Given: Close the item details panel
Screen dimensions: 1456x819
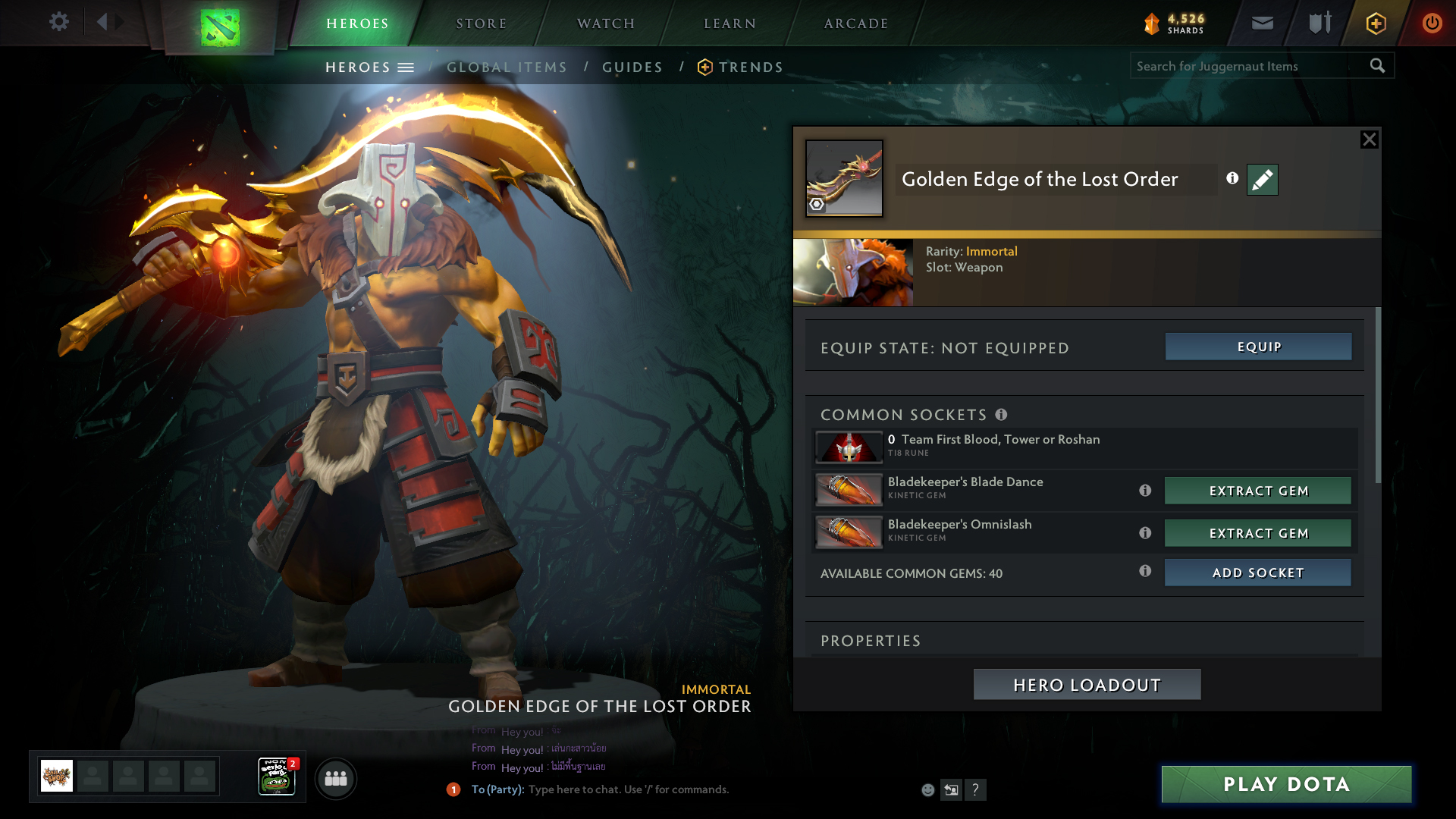Looking at the screenshot, I should click(x=1369, y=140).
